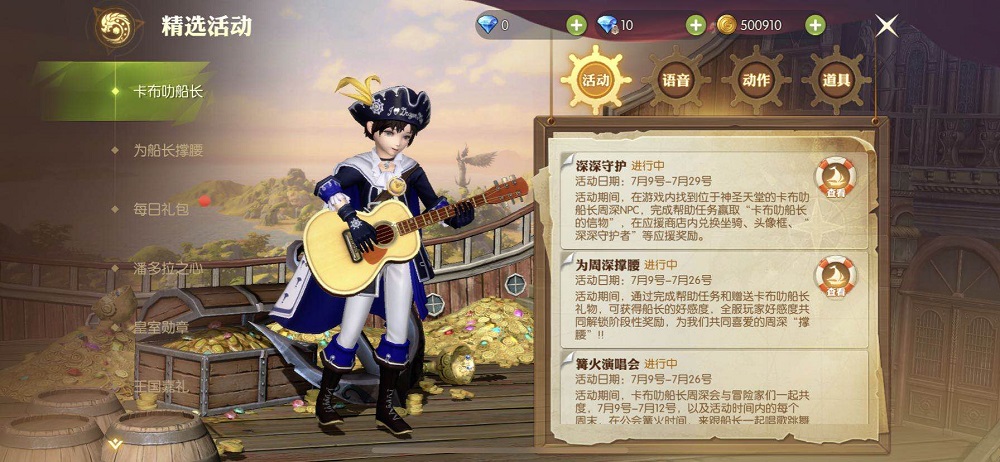The height and width of the screenshot is (462, 1000).
Task: Top up gold coins with the plus button
Action: (815, 25)
